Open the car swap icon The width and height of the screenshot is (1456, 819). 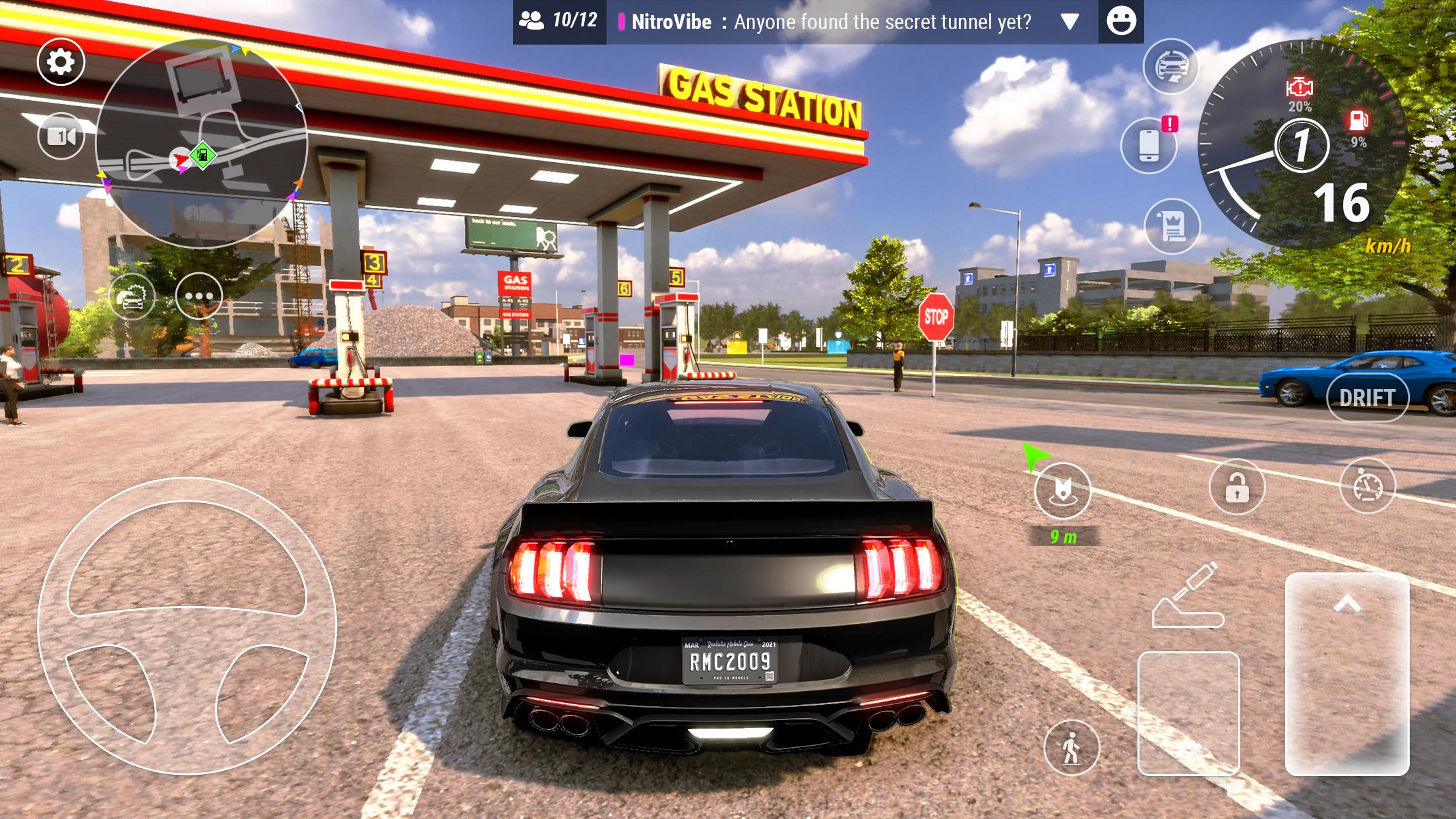[x=1170, y=66]
